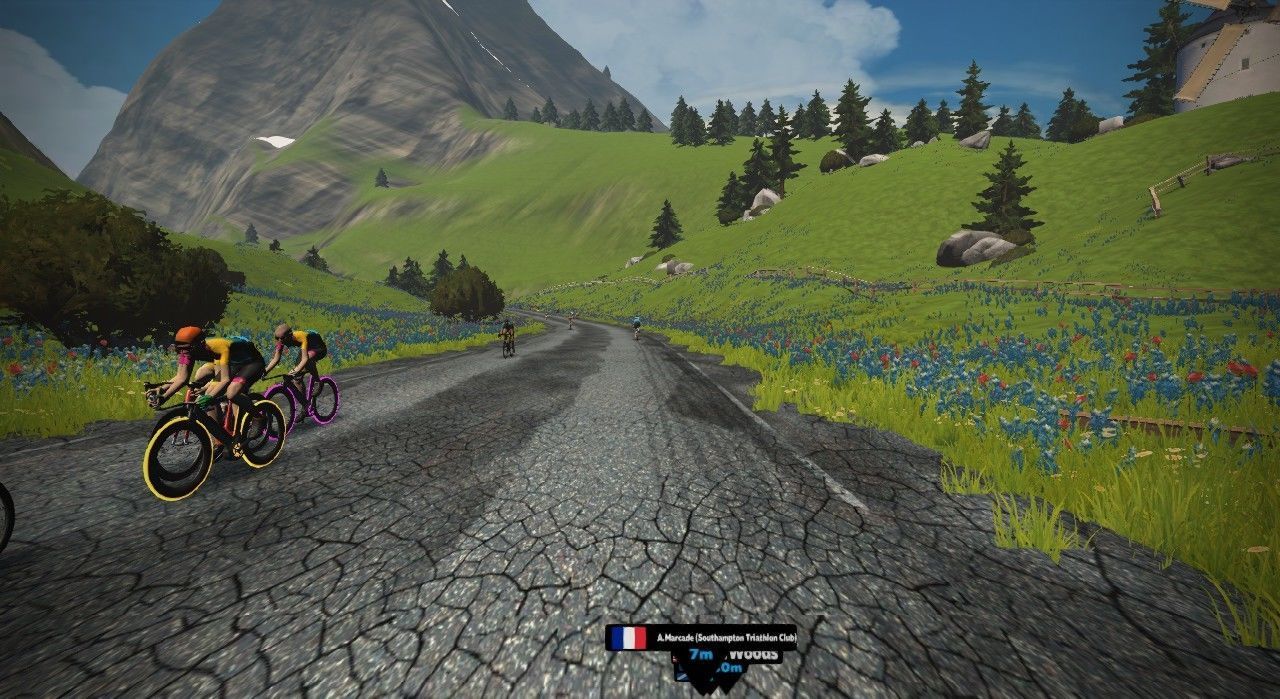Select the A.Marcade rider name tag
Viewport: 1280px width, 699px height.
coord(701,637)
